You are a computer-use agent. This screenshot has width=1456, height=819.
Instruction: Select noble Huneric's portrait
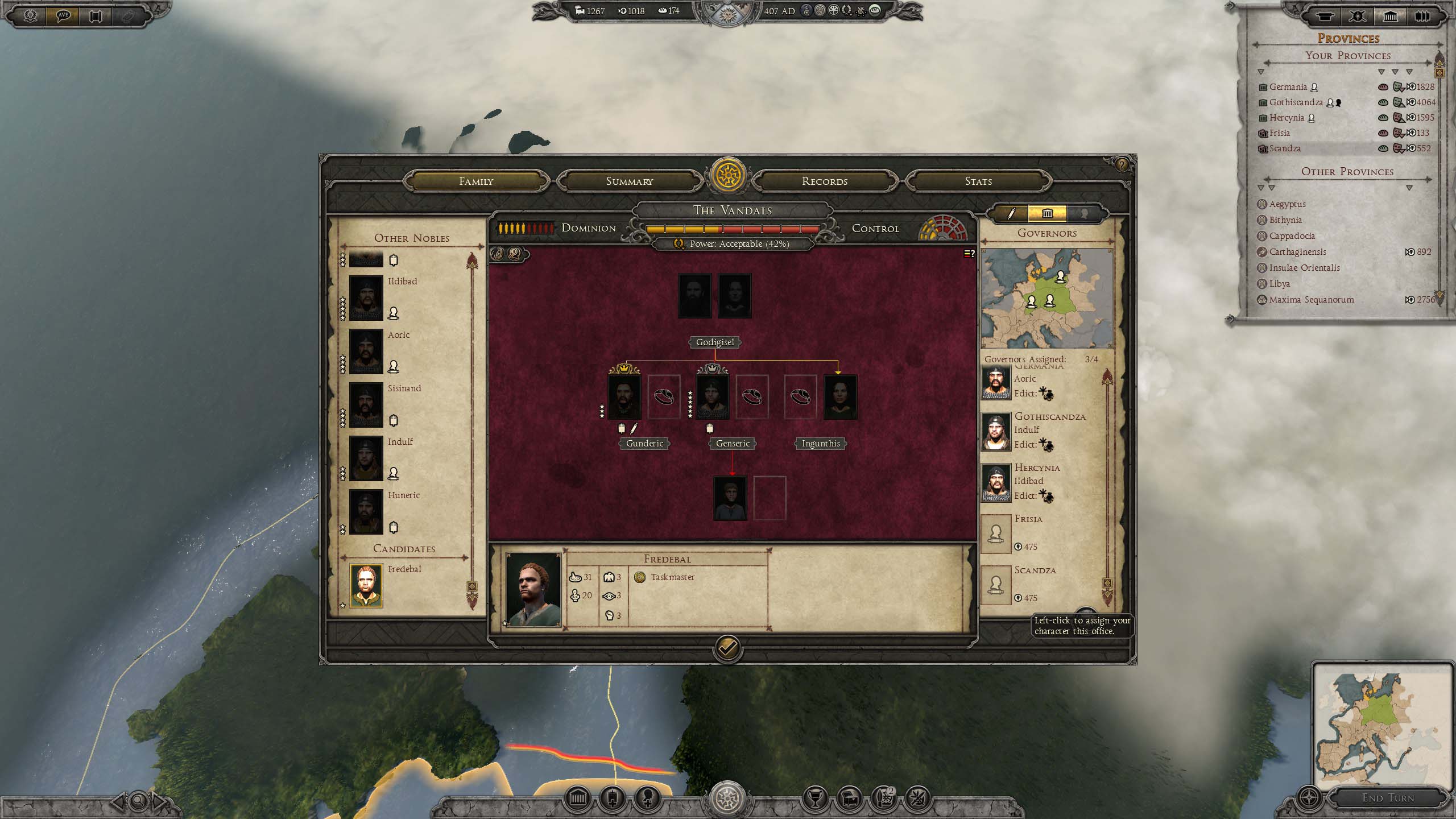click(x=366, y=511)
